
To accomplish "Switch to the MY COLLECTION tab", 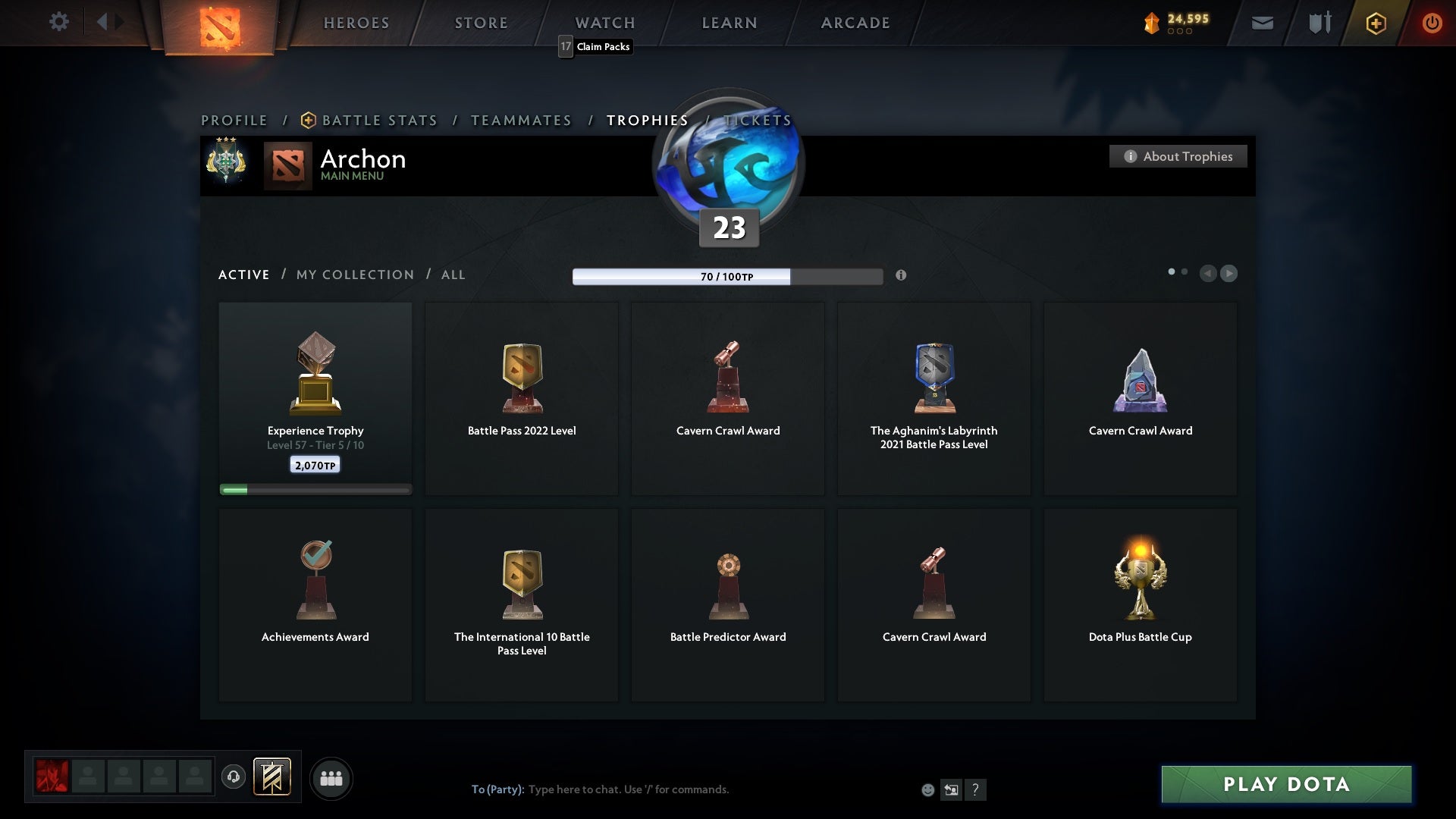I will click(x=354, y=275).
